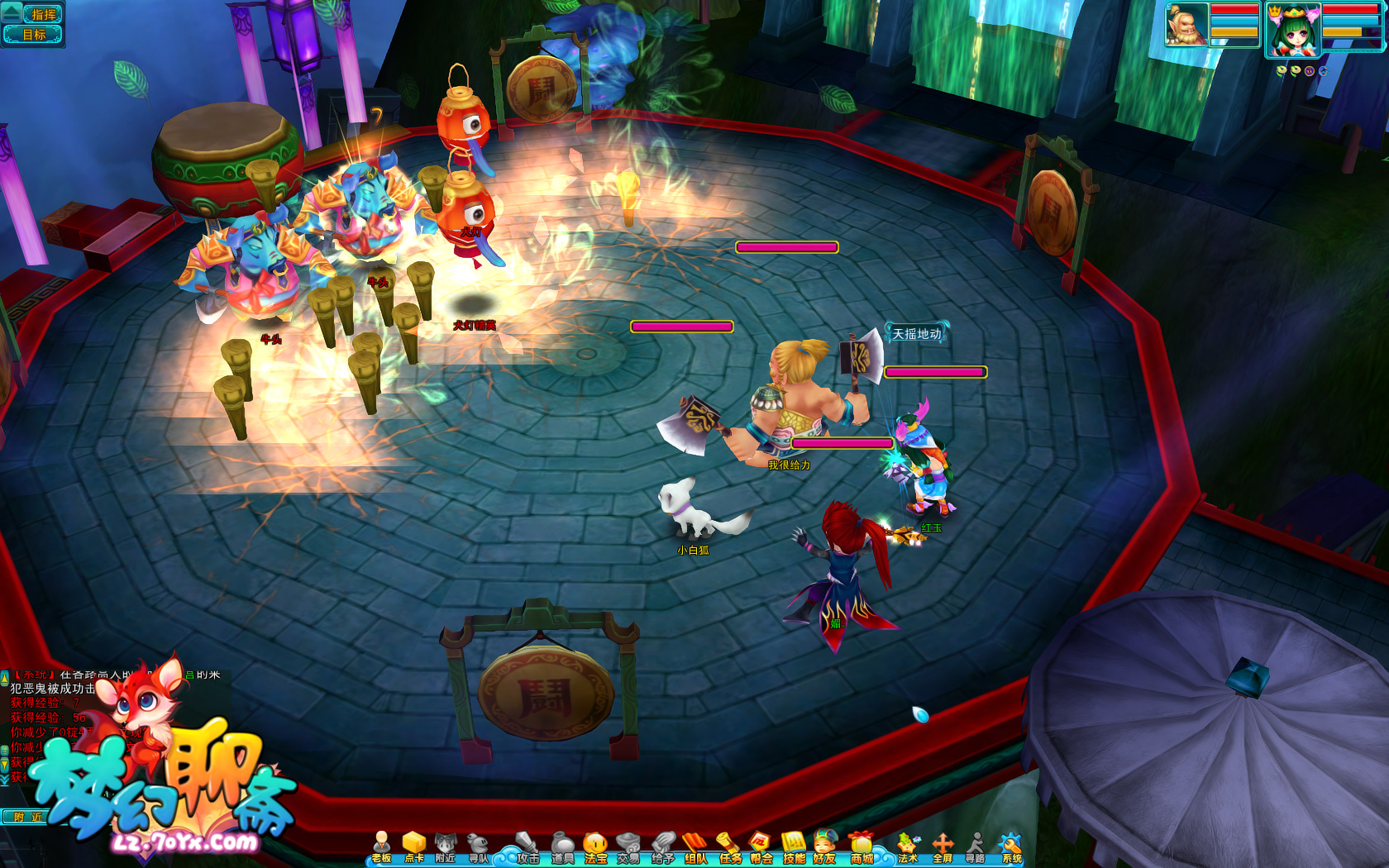This screenshot has height=868, width=1389.
Task: Toggle 全屏 fullscreen mode
Action: tap(943, 848)
